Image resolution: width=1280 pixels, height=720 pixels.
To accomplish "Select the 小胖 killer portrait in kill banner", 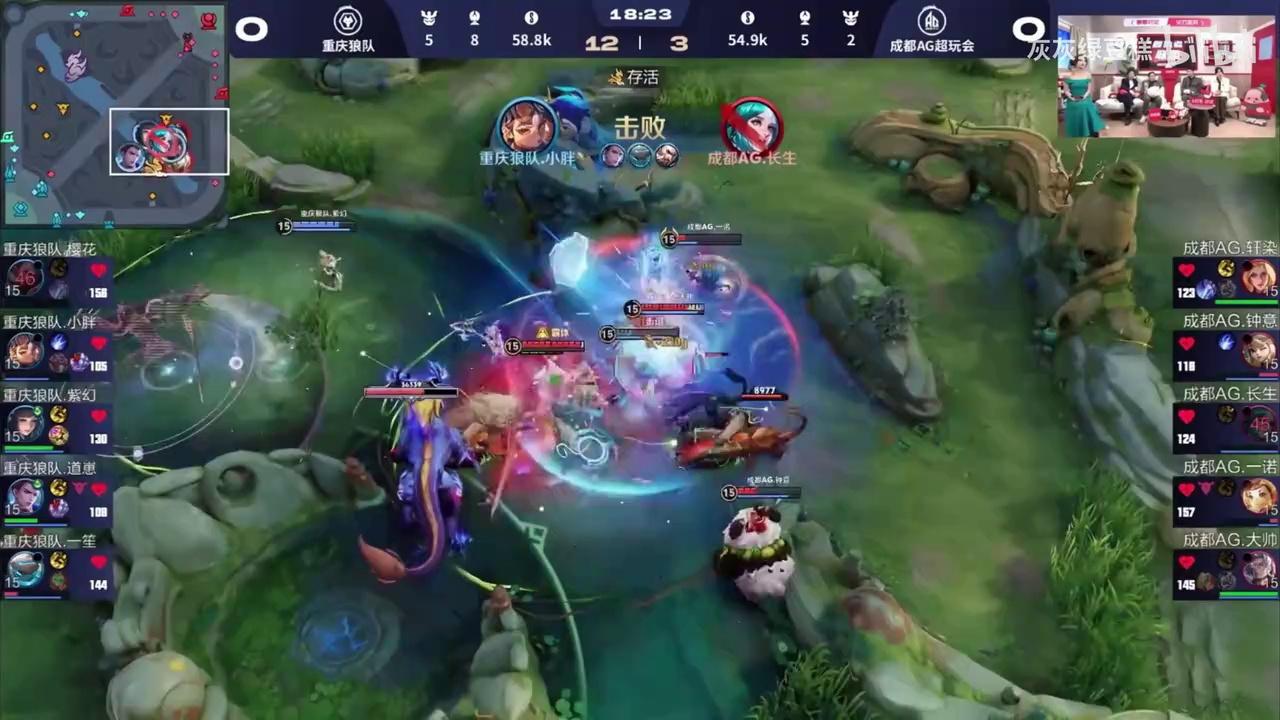I will (526, 126).
